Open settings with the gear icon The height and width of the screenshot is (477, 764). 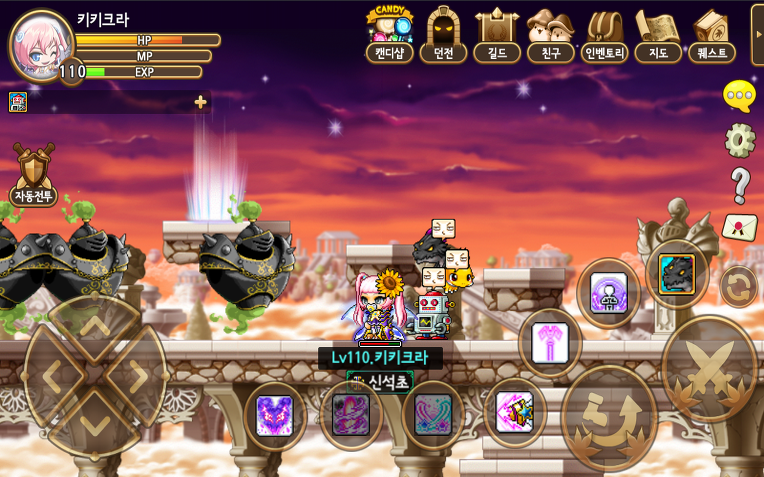pos(740,140)
